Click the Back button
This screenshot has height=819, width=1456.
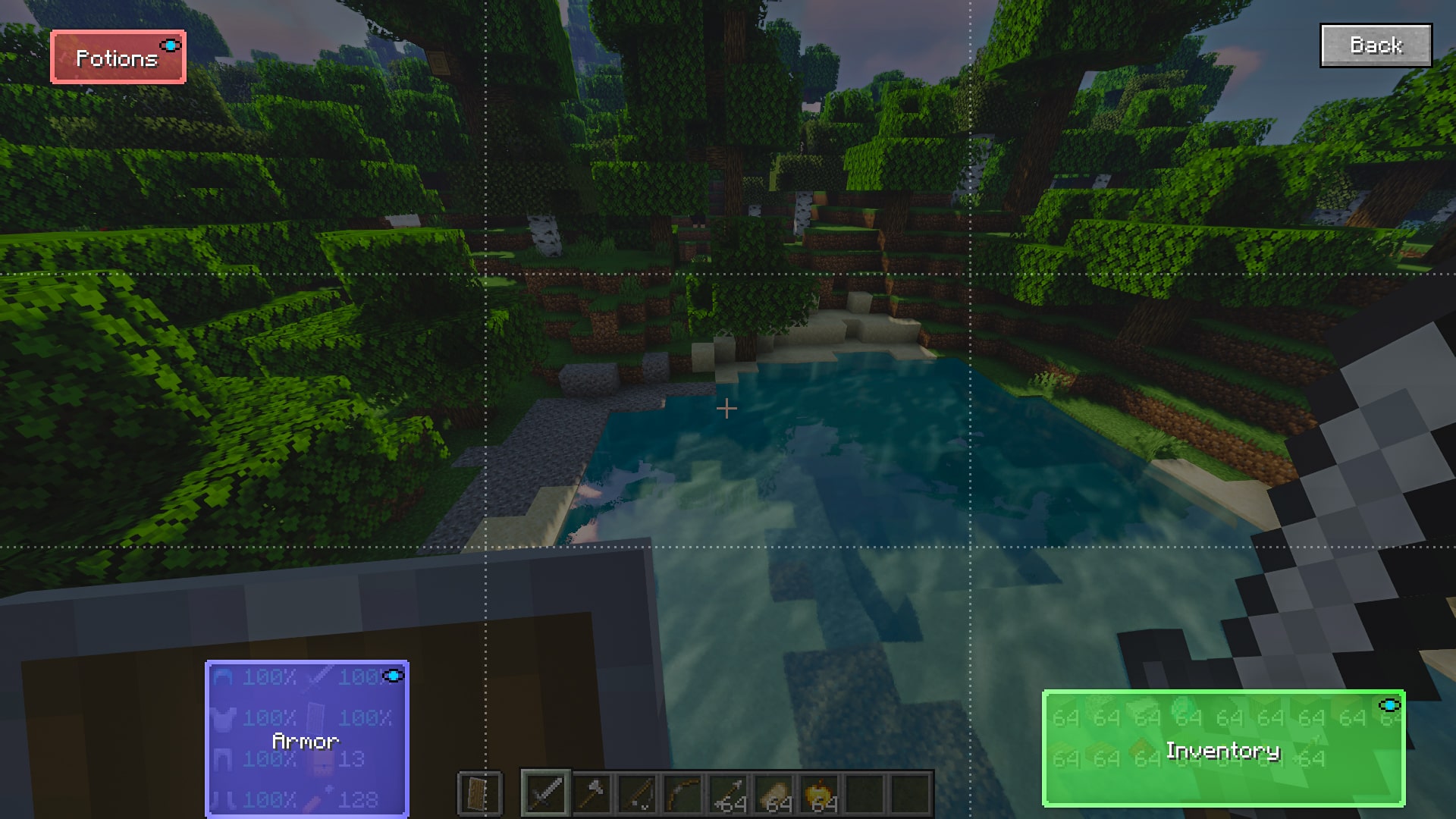click(x=1376, y=45)
